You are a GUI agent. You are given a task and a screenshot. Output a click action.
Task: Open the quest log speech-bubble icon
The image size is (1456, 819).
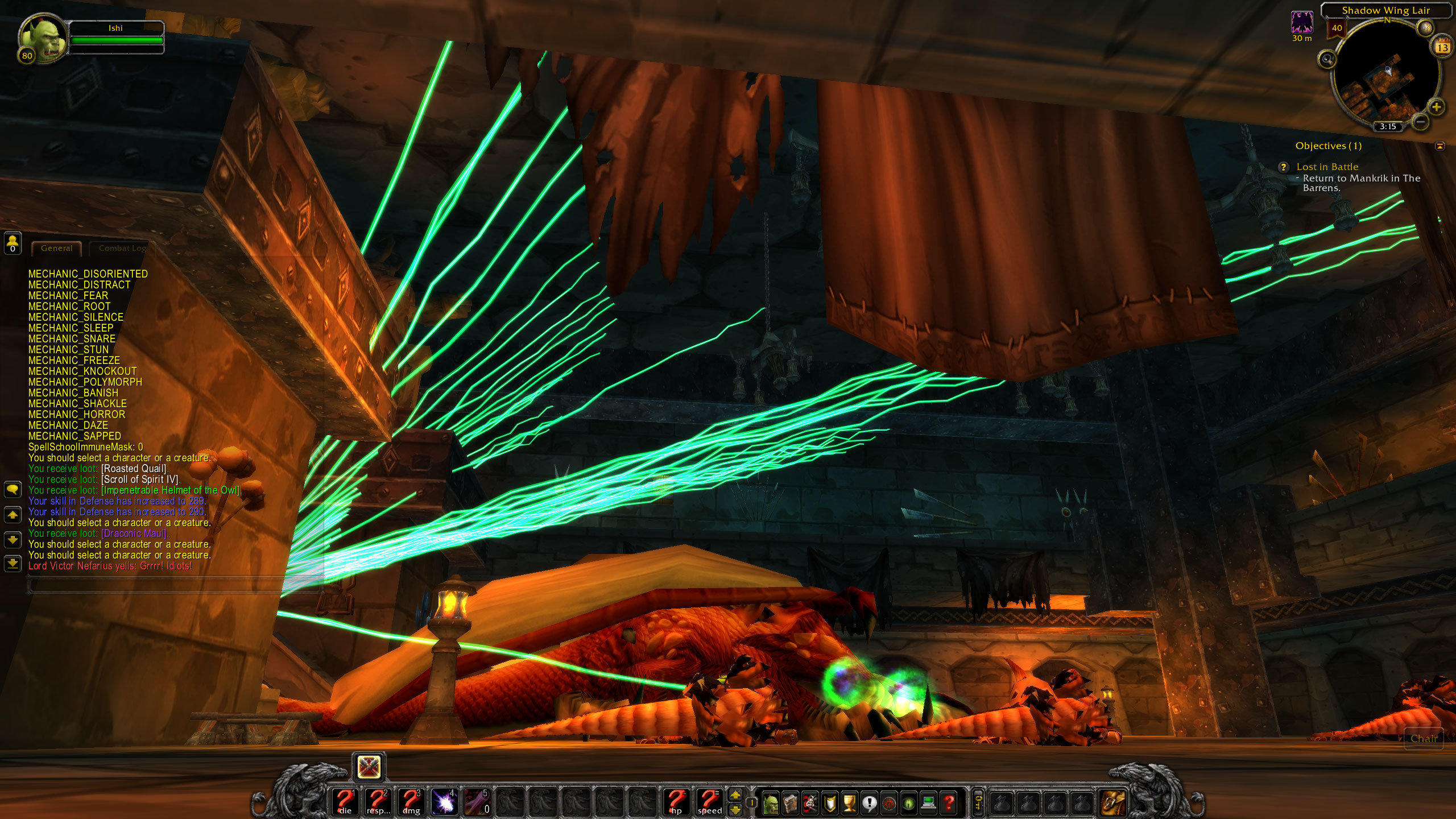[x=869, y=802]
